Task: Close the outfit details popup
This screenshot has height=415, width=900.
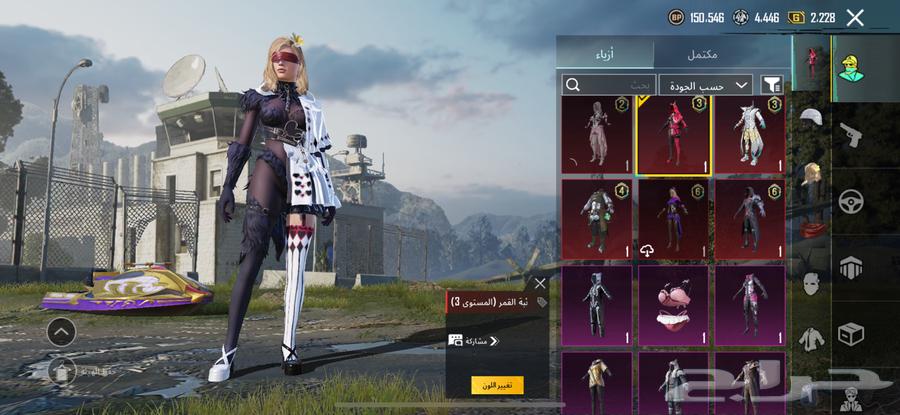Action: pos(540,283)
